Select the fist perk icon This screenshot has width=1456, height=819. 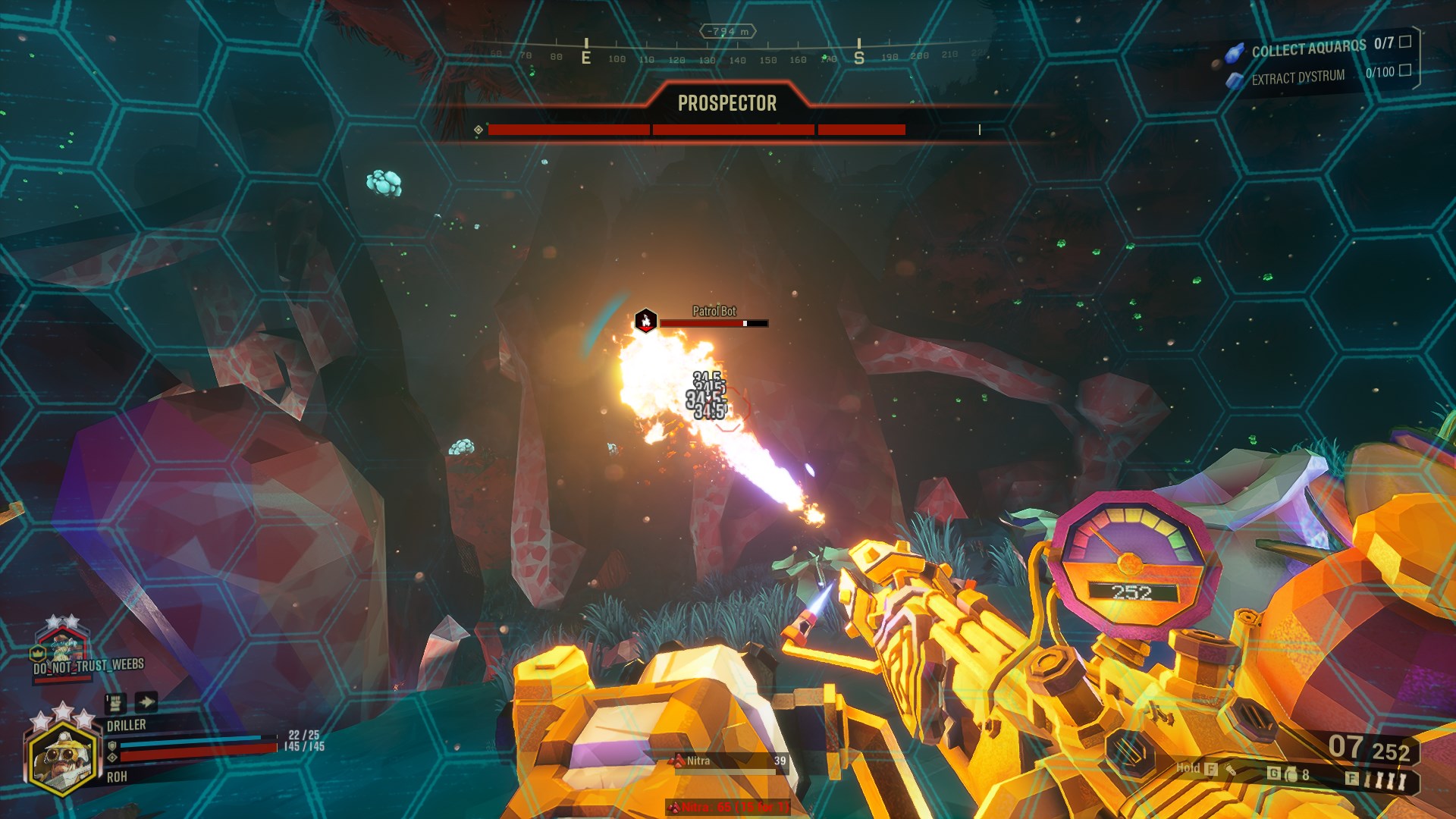pos(115,703)
